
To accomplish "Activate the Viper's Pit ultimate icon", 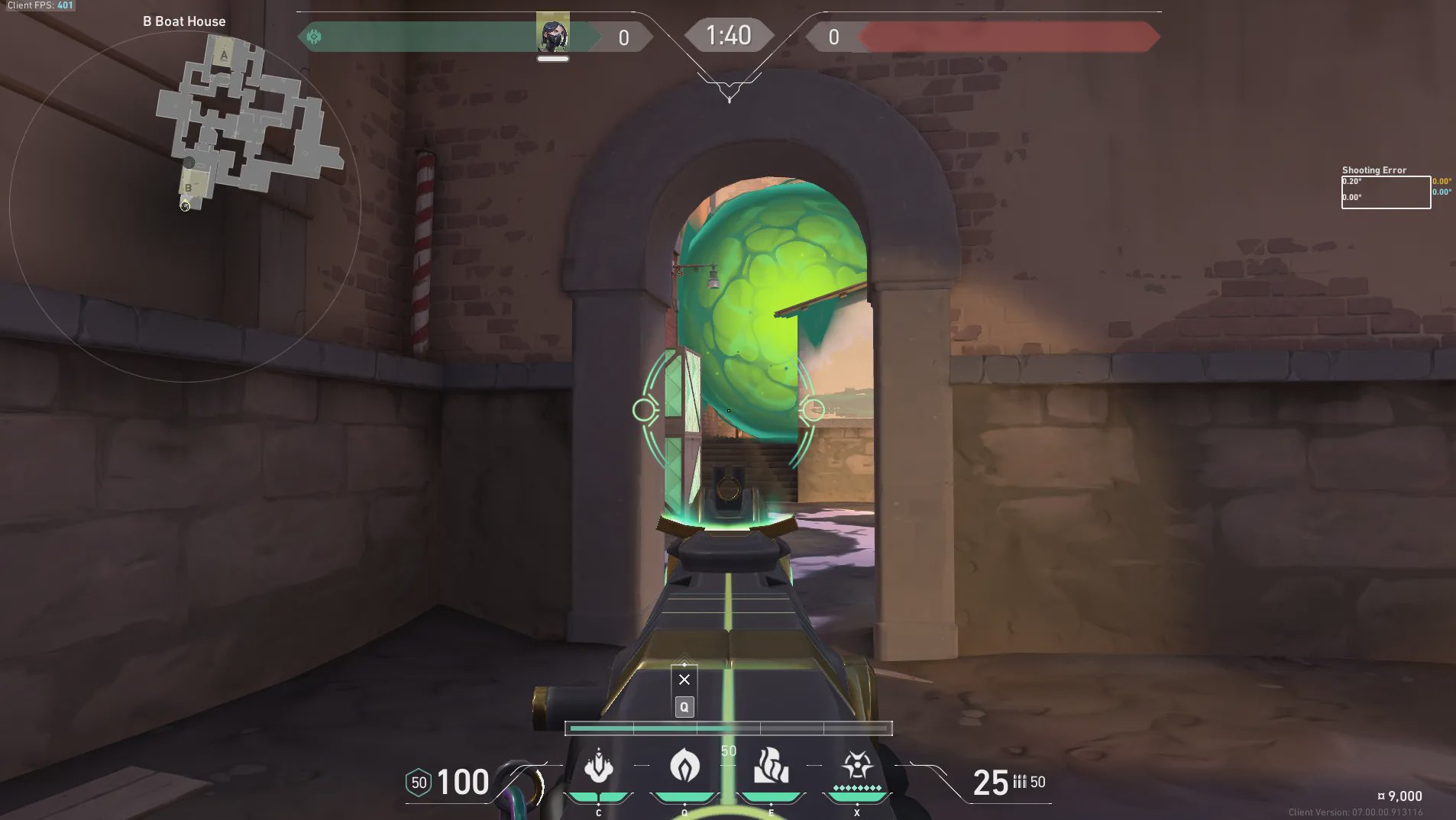I will [x=856, y=766].
